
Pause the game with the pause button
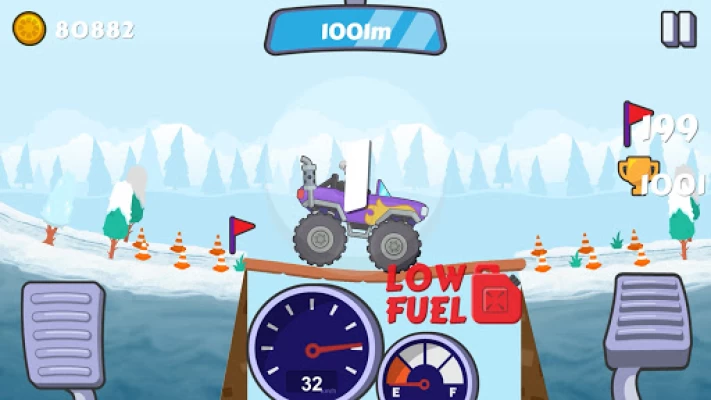tap(678, 28)
